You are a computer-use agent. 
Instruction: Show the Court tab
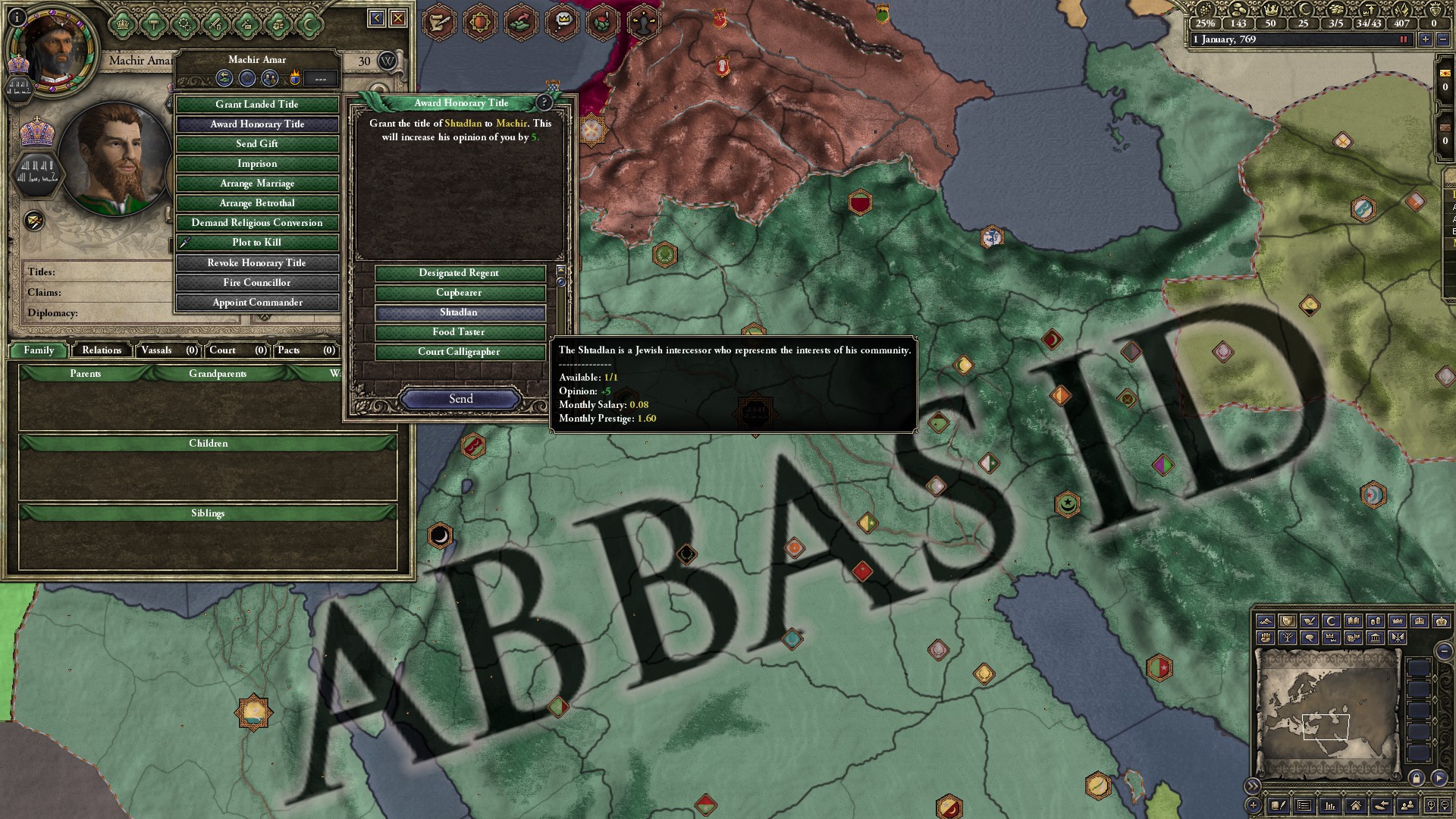click(x=237, y=350)
